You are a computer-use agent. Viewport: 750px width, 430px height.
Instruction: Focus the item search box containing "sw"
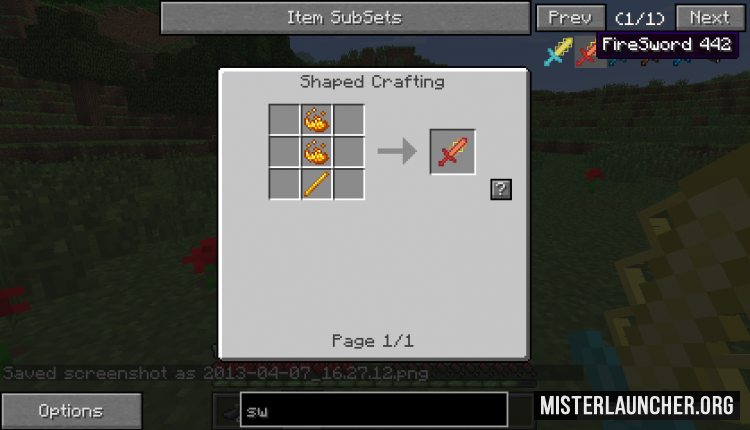373,410
